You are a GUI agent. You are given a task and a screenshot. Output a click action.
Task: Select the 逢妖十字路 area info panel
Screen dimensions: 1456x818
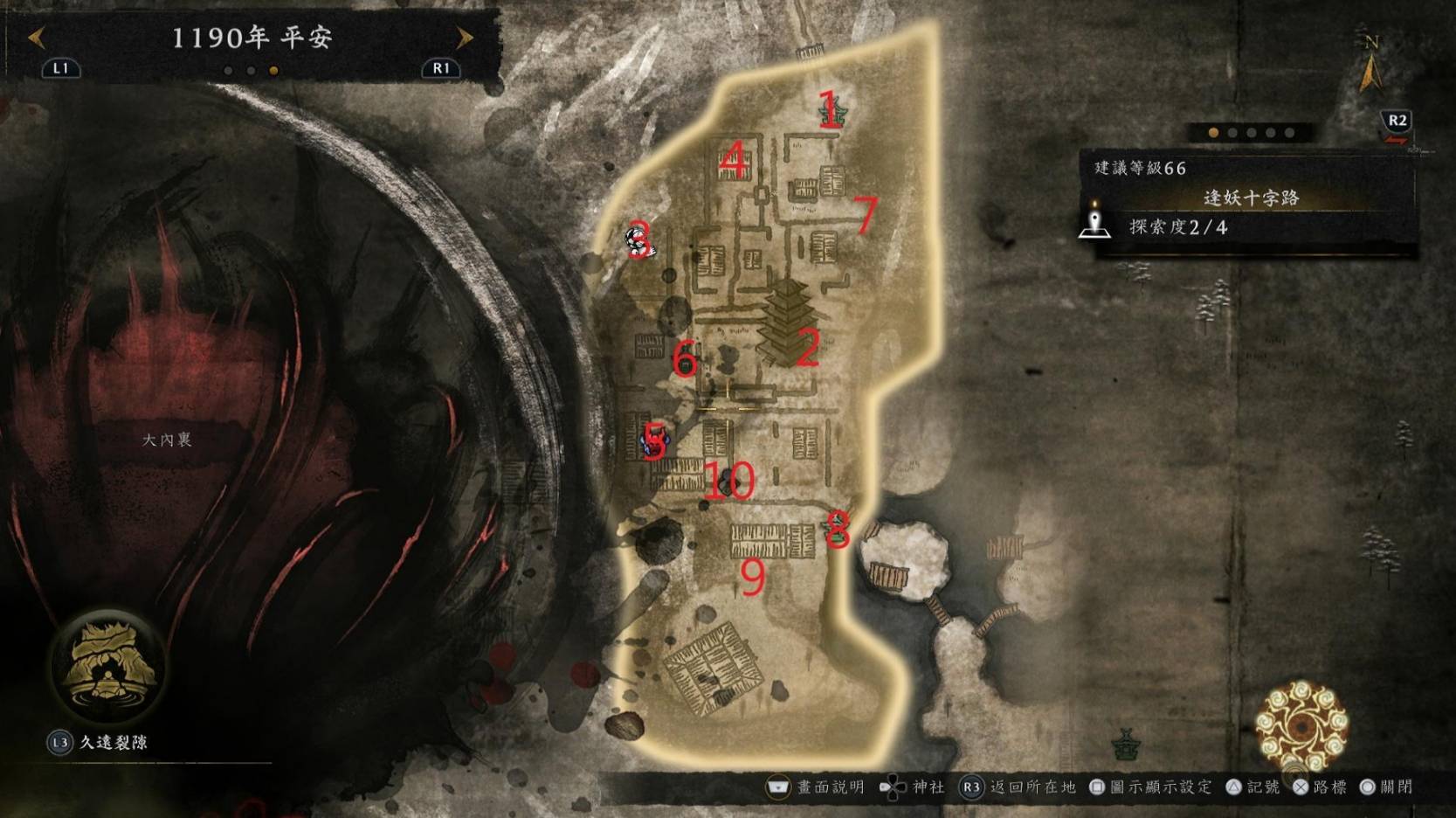pos(1251,198)
